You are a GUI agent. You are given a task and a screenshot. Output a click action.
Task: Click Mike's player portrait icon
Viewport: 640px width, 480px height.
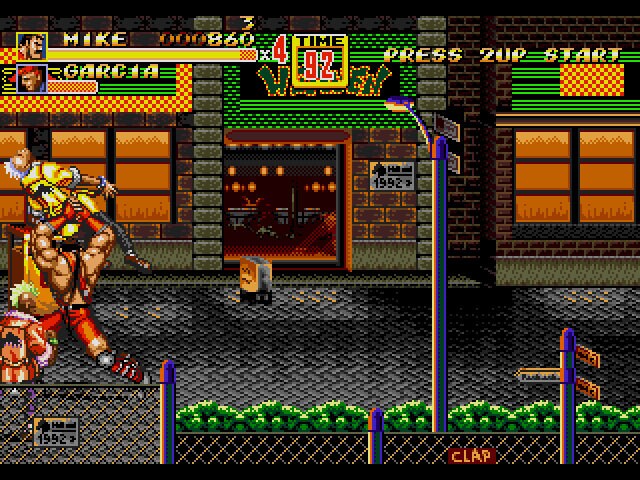click(31, 46)
